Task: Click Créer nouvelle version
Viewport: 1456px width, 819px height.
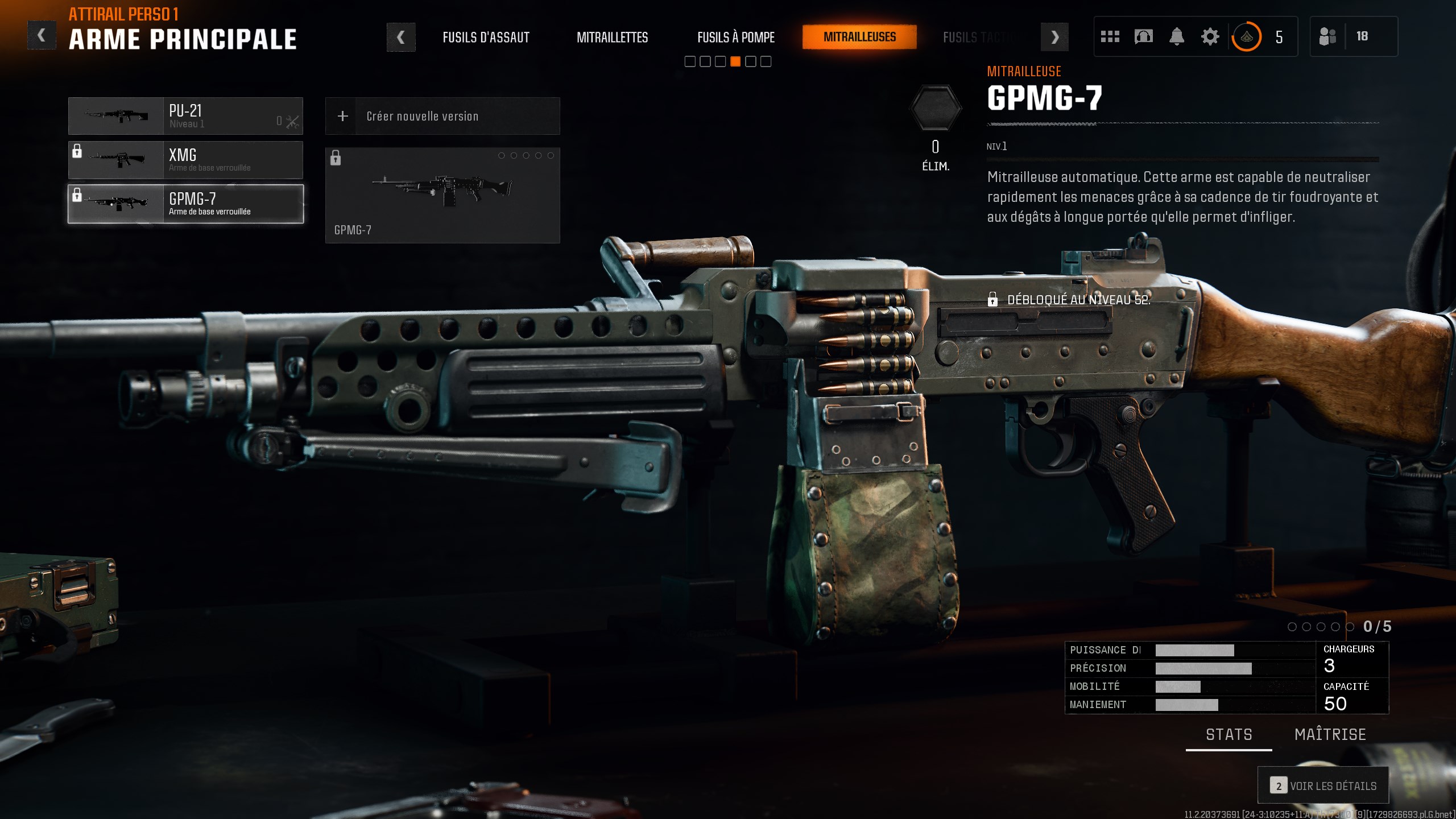Action: 423,115
